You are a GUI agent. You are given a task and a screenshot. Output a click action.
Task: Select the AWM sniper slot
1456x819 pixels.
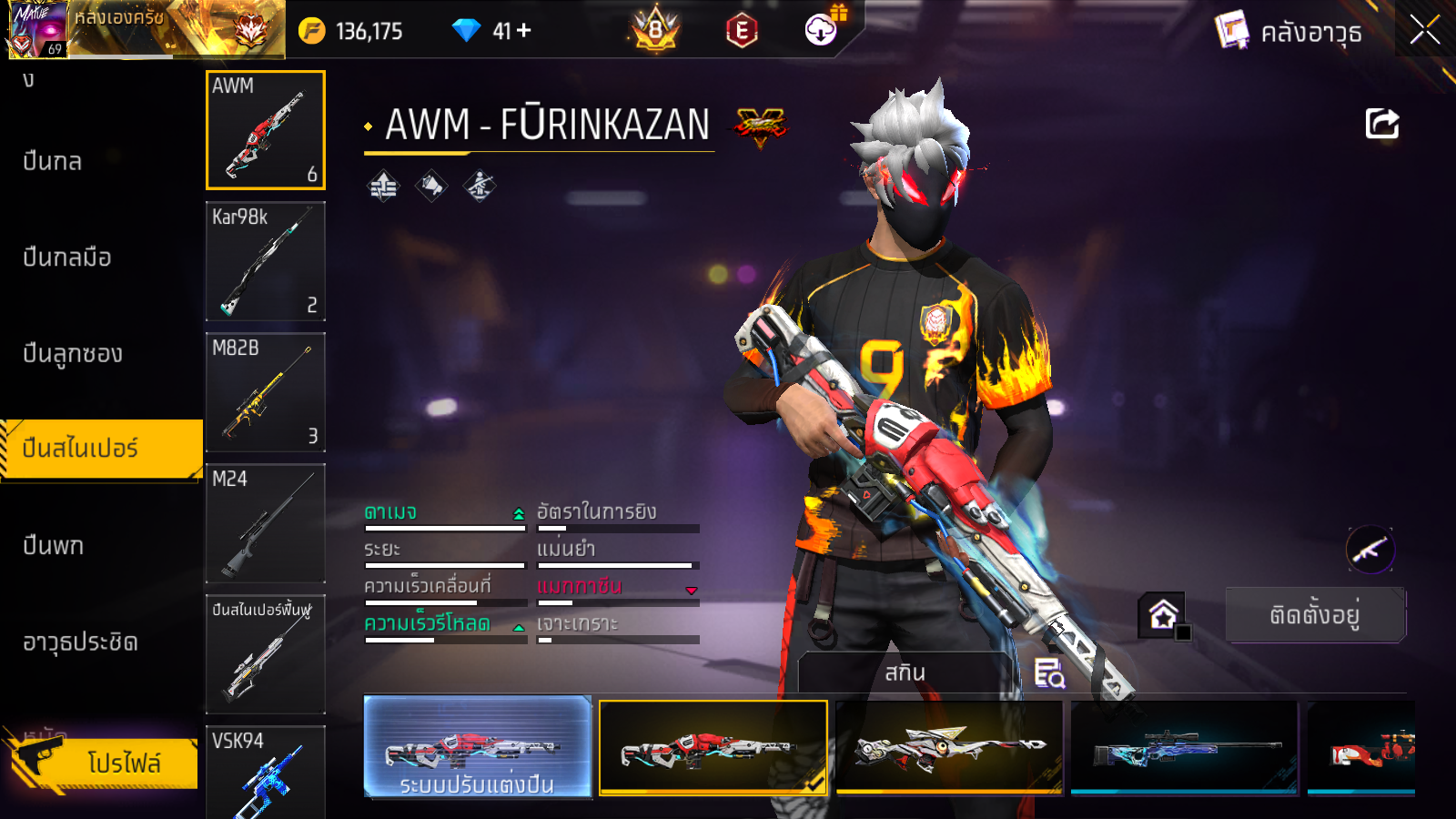point(266,130)
